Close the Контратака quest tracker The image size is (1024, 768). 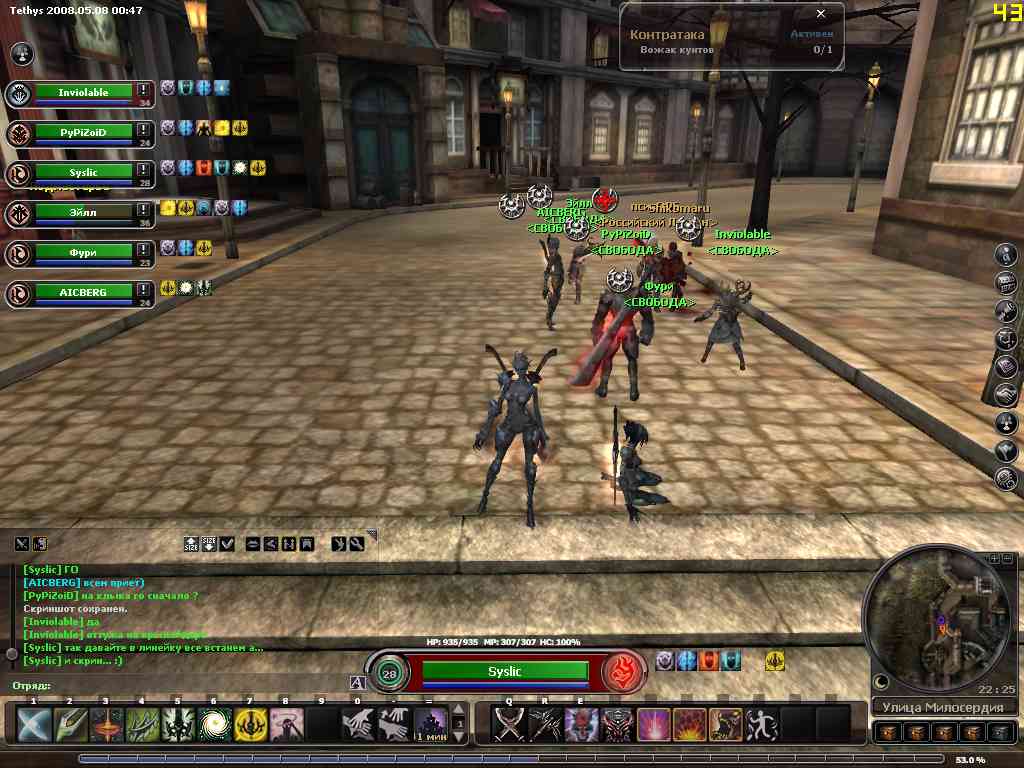821,14
